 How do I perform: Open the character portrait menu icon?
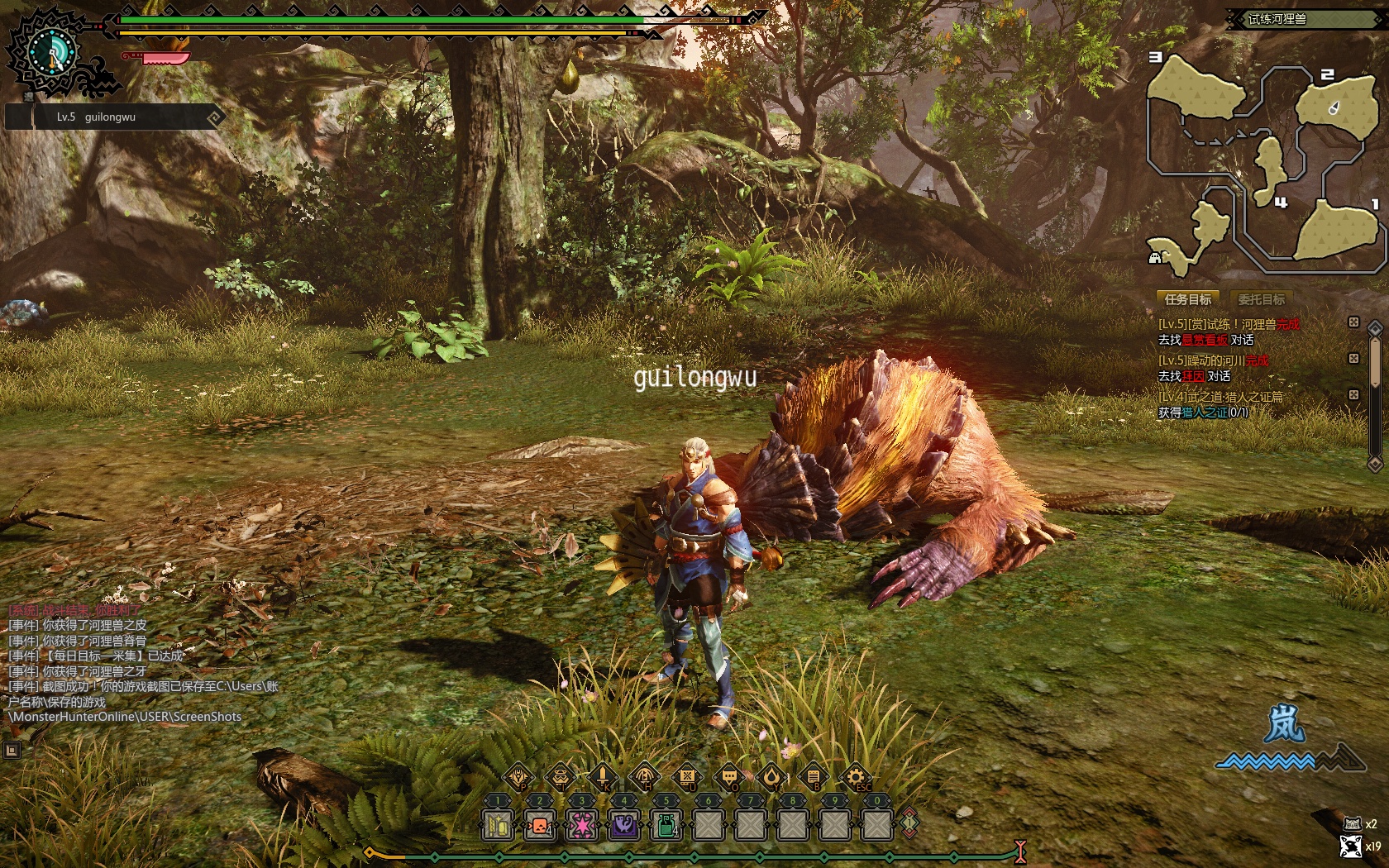pyautogui.click(x=561, y=776)
